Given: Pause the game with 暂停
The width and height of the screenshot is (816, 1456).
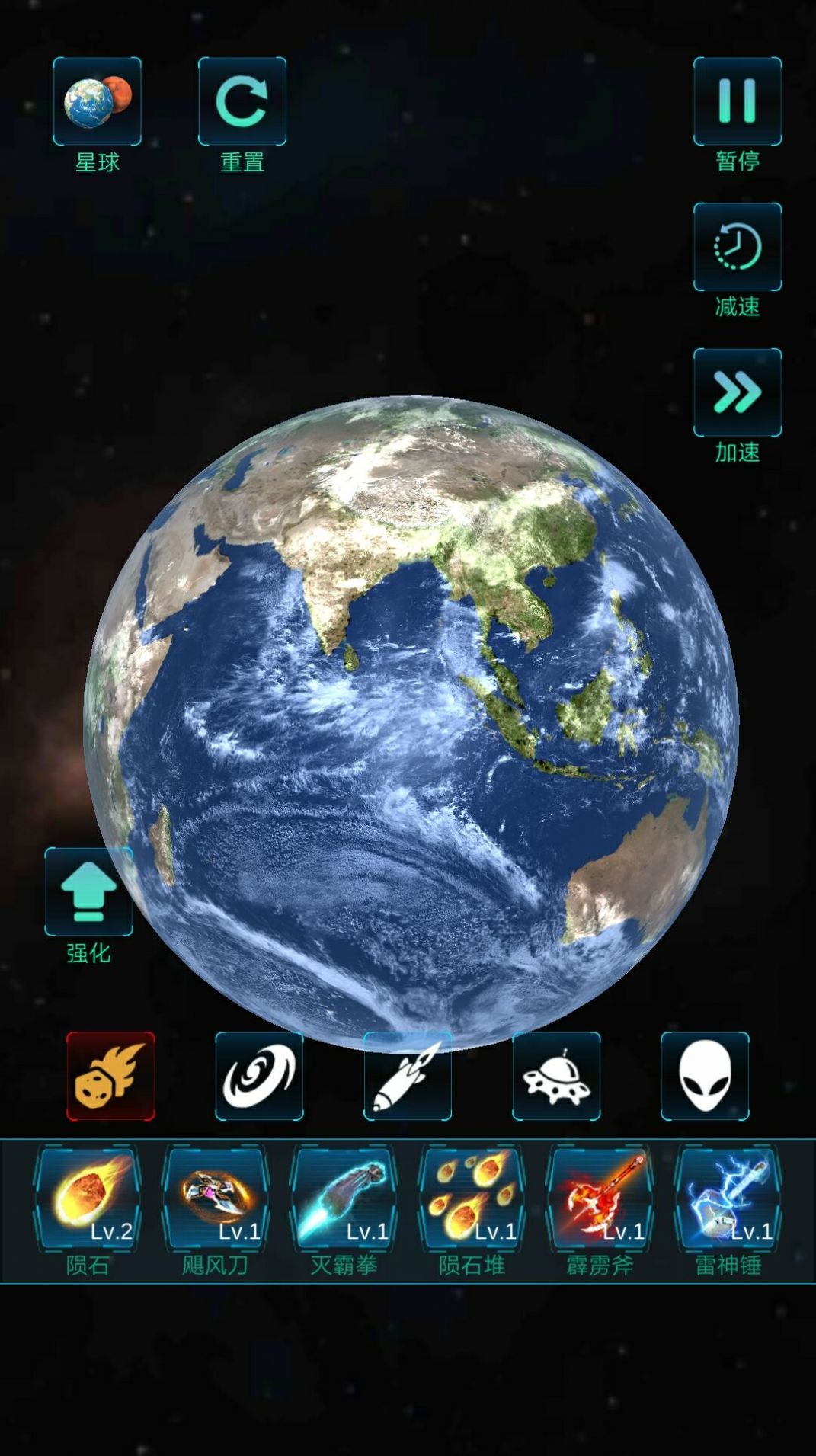Looking at the screenshot, I should 737,101.
